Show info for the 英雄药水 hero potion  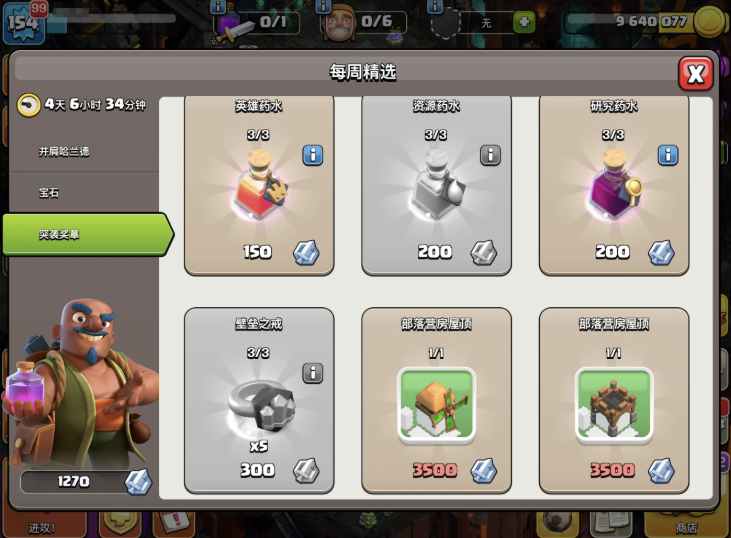(x=313, y=155)
